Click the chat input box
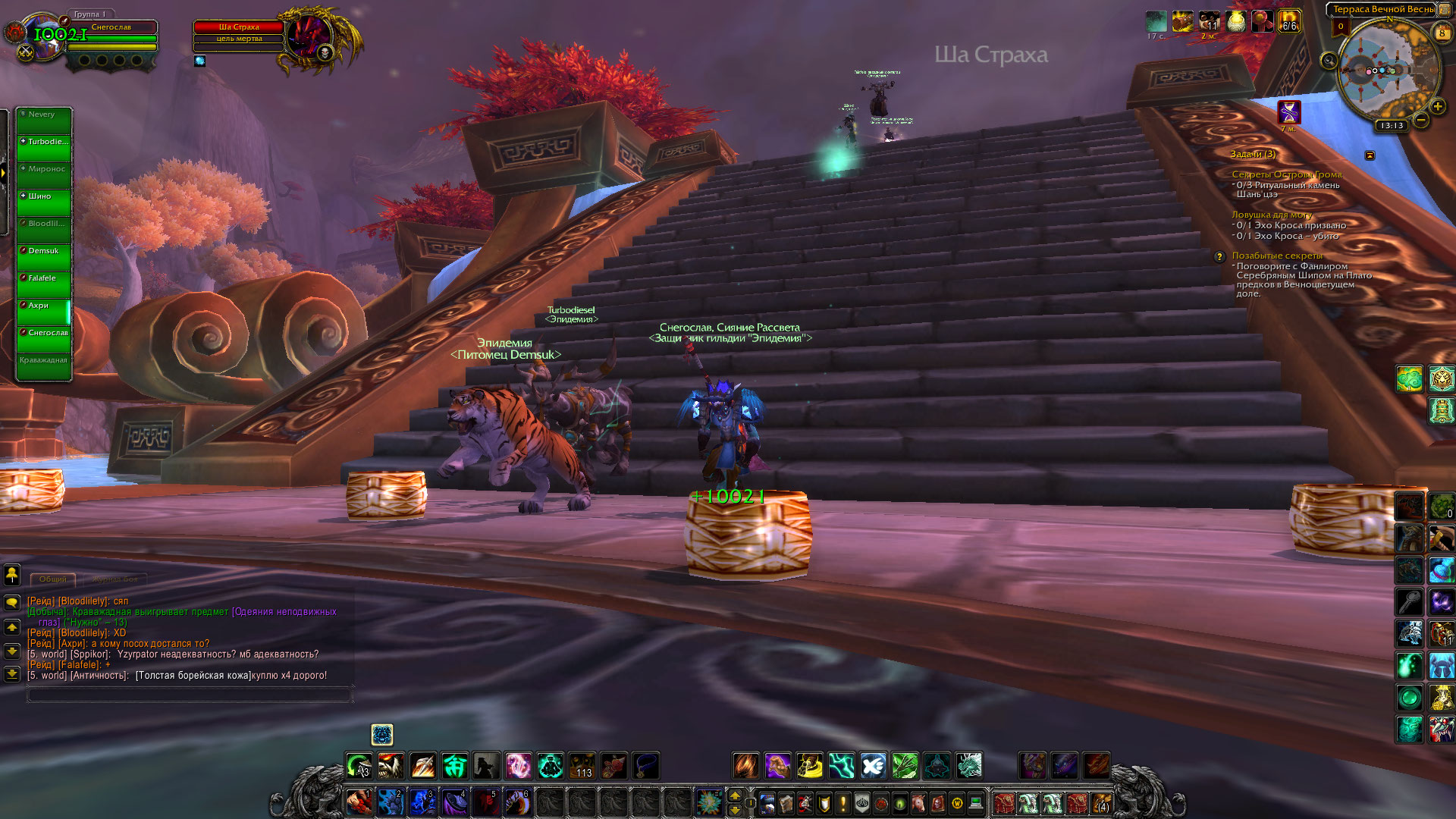 pyautogui.click(x=190, y=694)
